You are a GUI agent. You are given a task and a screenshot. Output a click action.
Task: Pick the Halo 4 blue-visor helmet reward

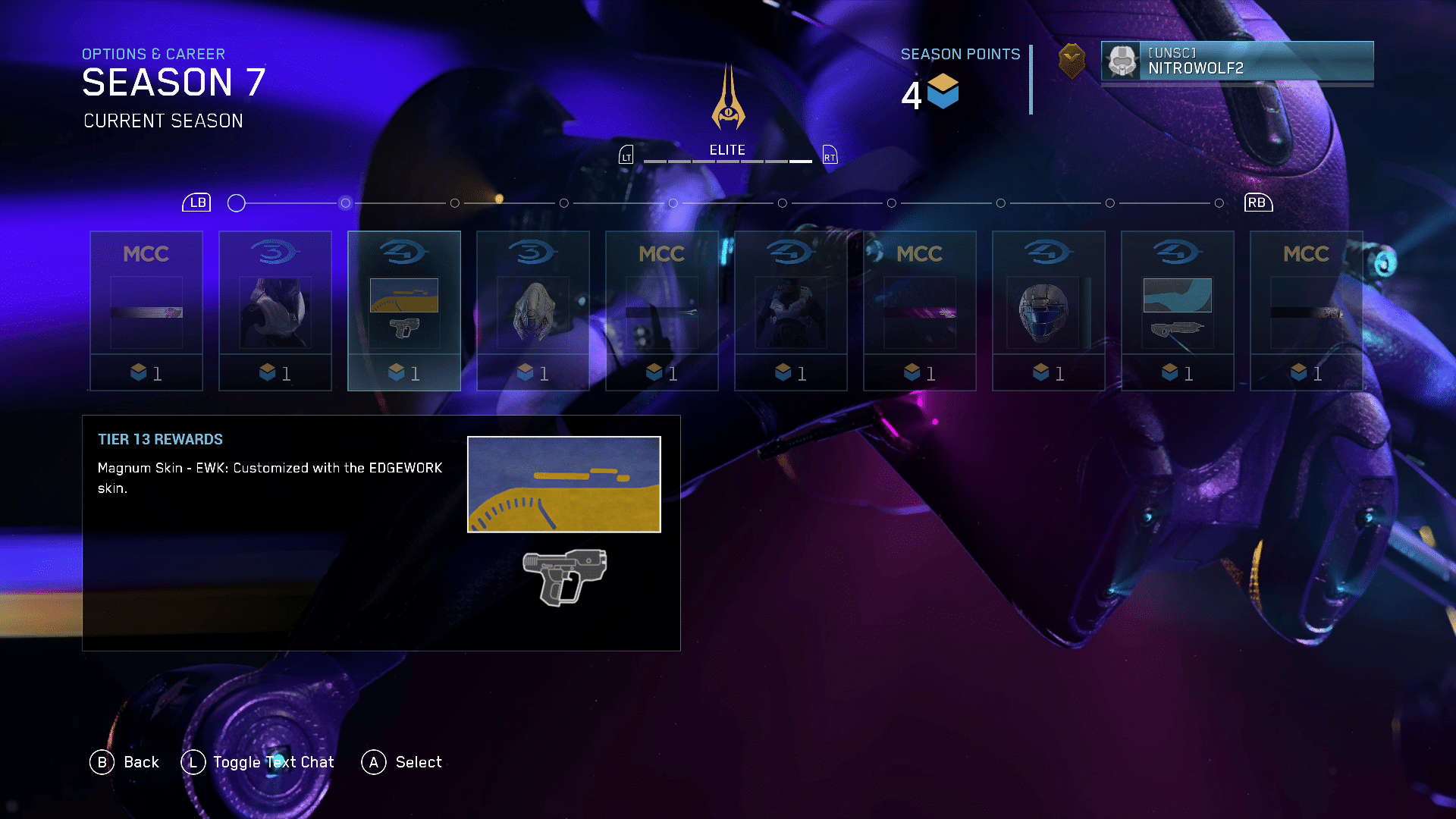tap(1049, 311)
